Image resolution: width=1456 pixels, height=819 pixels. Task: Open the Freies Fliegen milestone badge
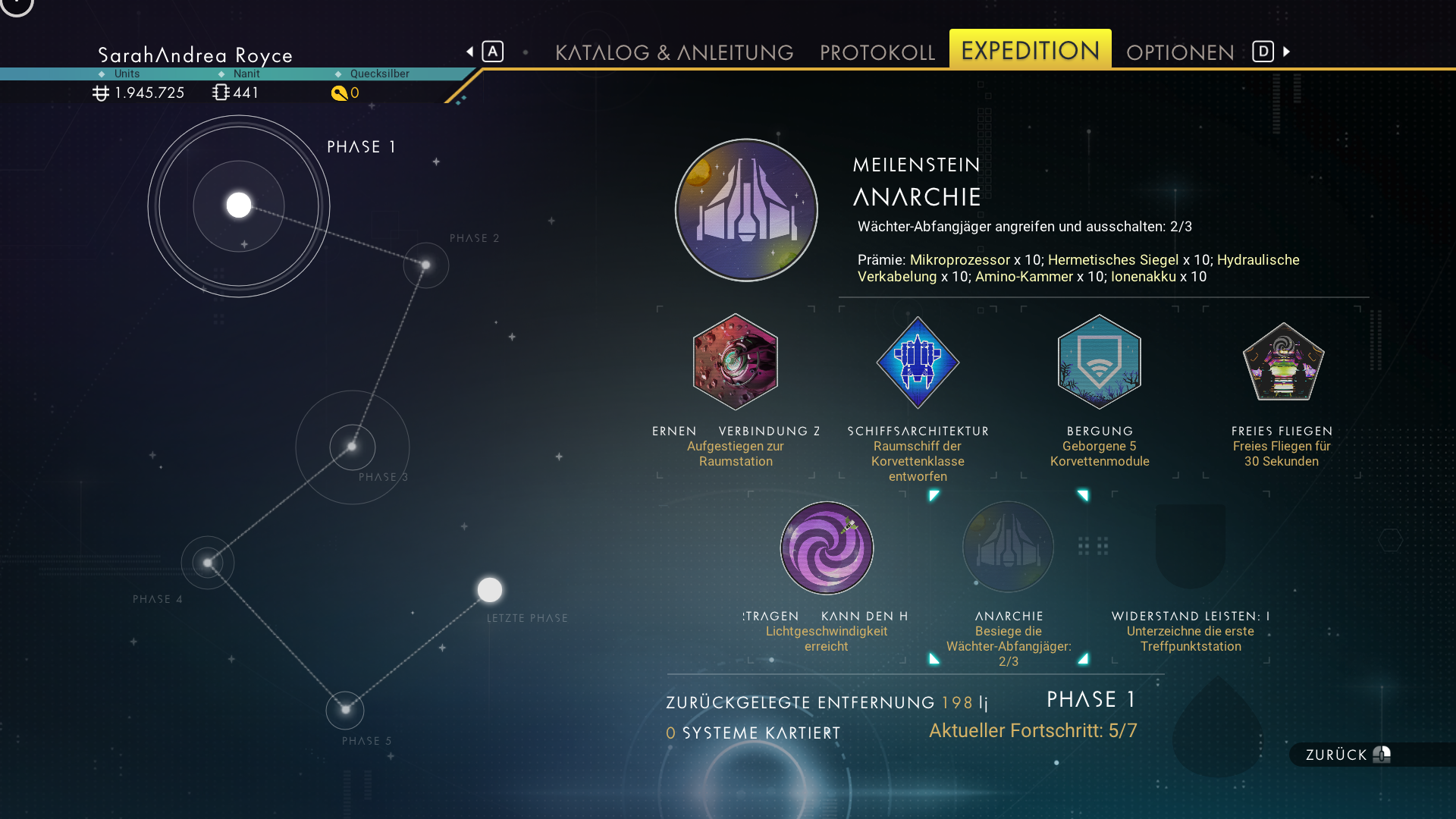(x=1282, y=362)
